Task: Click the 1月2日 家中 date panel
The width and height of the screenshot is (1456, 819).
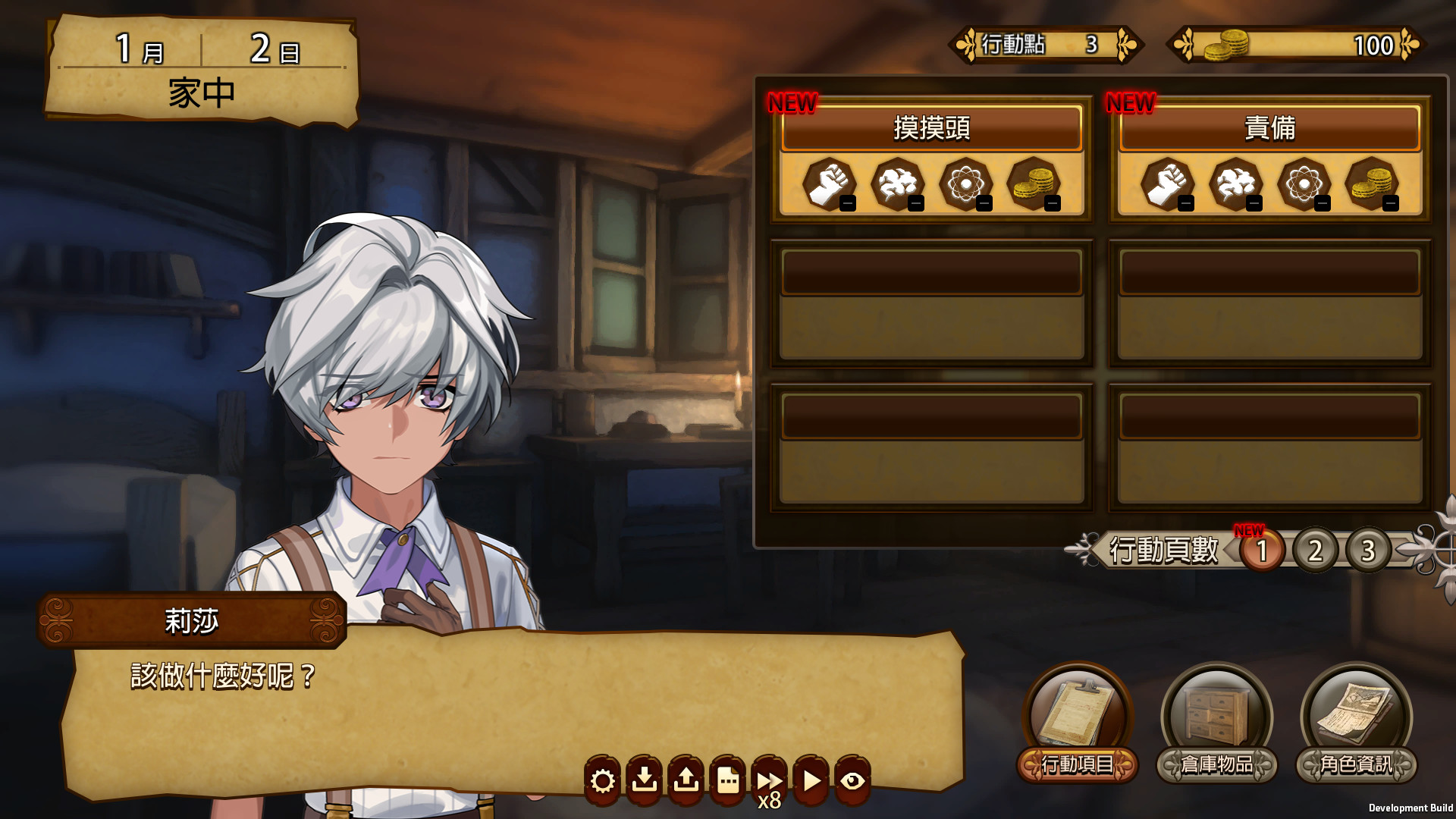Action: pyautogui.click(x=201, y=68)
